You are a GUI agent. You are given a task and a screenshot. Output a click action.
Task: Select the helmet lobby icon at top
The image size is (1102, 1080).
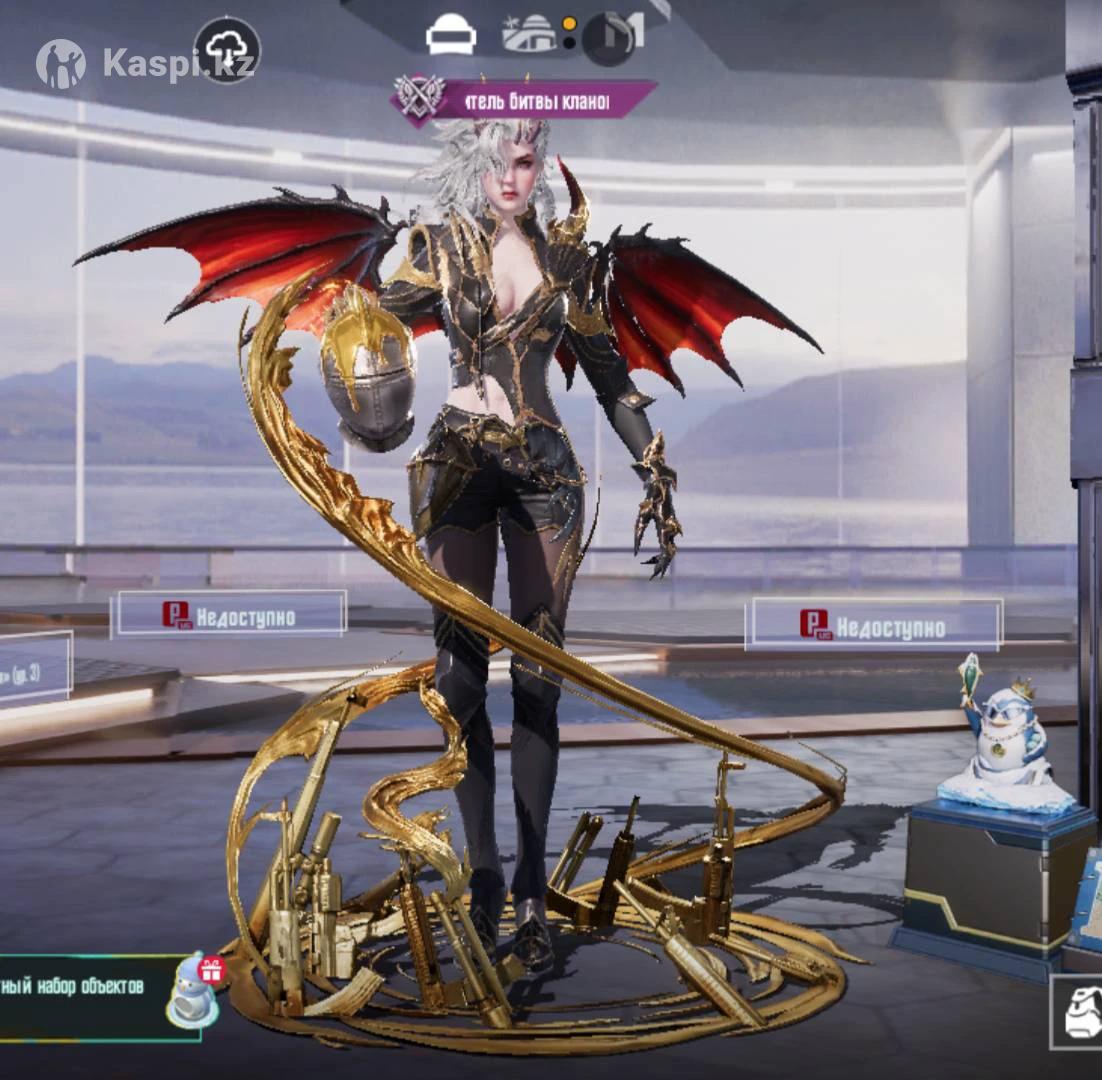(451, 37)
